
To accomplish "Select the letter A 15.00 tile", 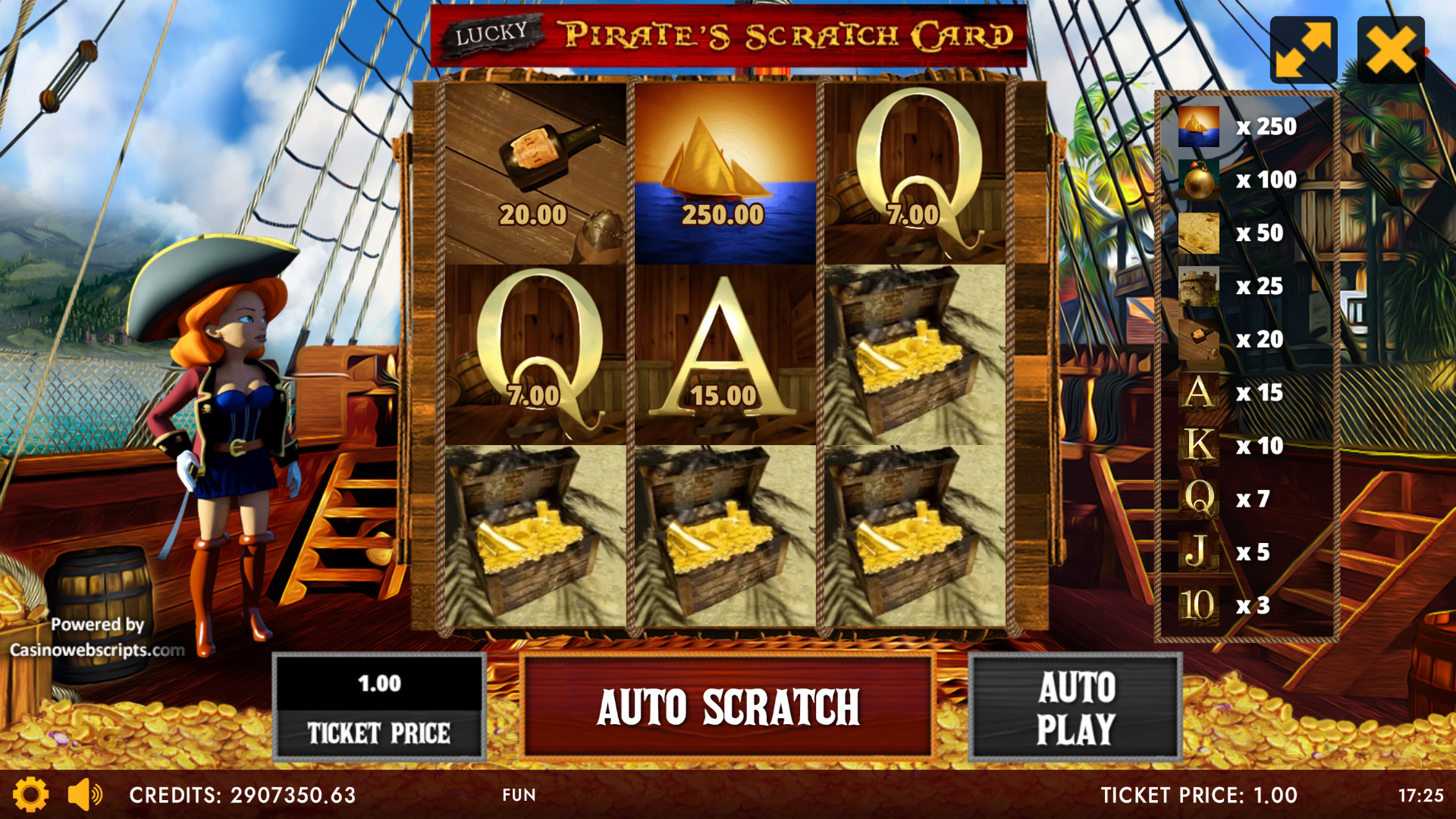I will (725, 355).
